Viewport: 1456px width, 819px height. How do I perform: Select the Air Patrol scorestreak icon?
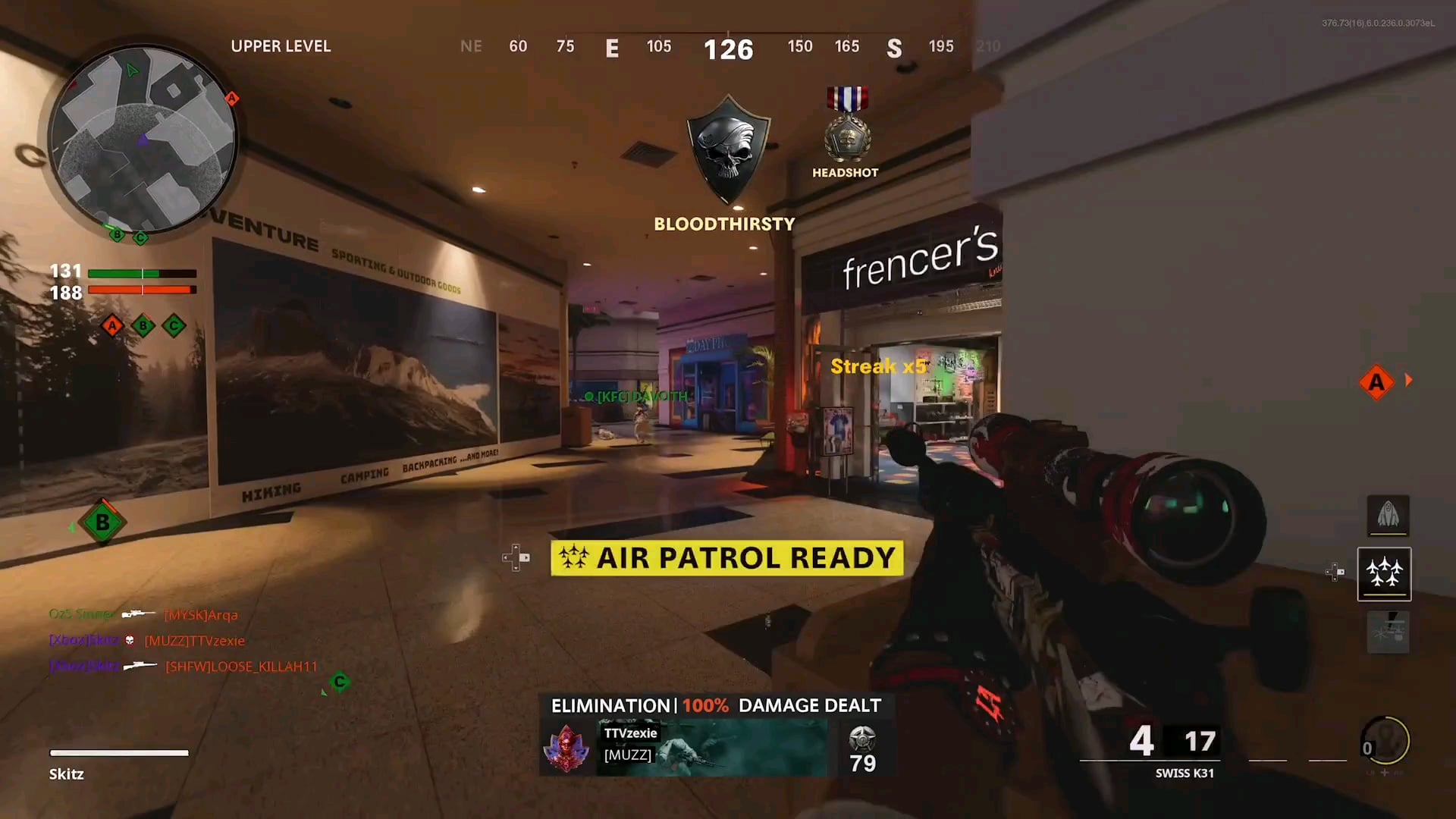tap(1384, 573)
